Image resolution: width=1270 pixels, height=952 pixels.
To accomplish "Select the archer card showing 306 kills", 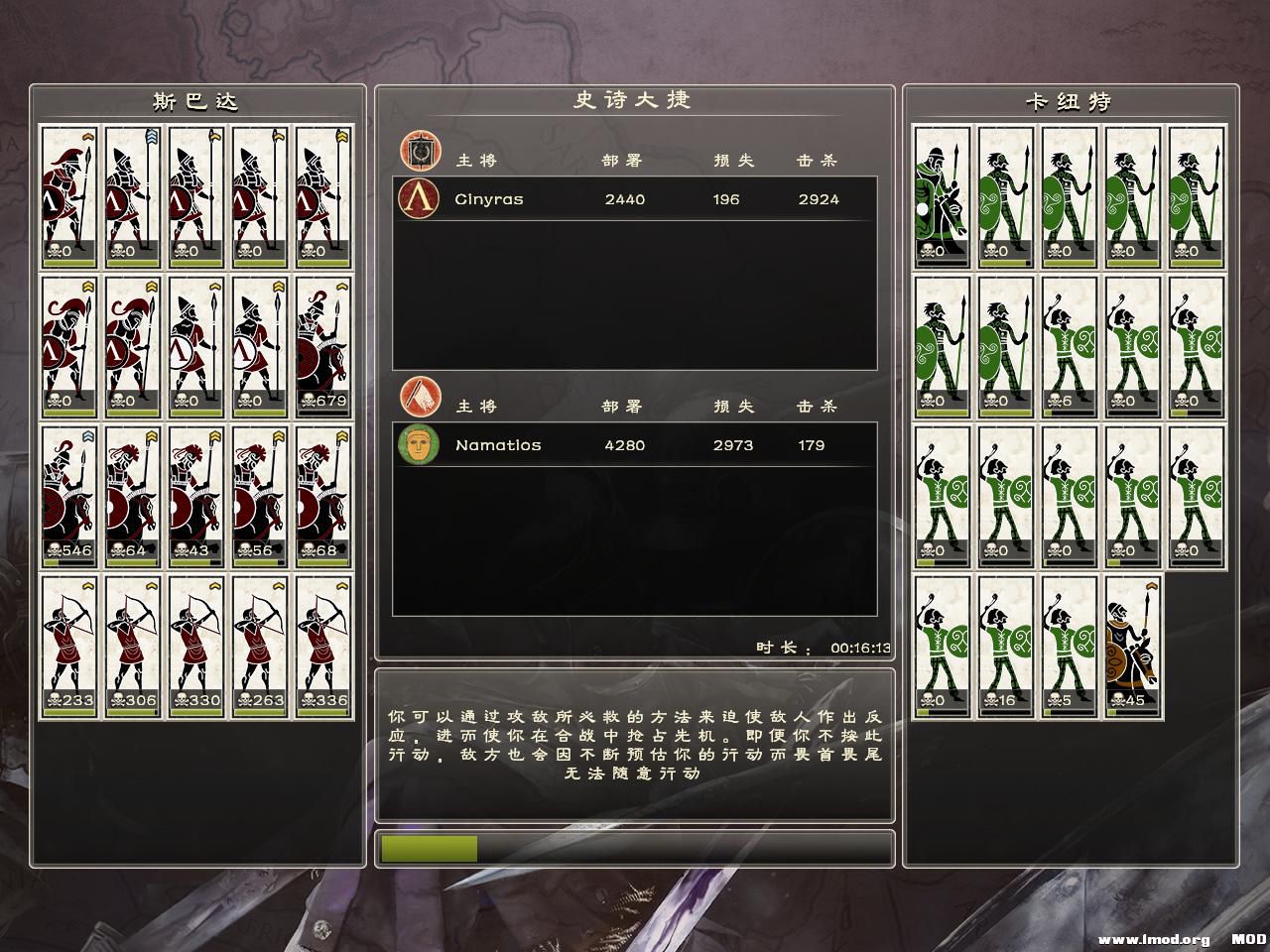I will pos(133,647).
